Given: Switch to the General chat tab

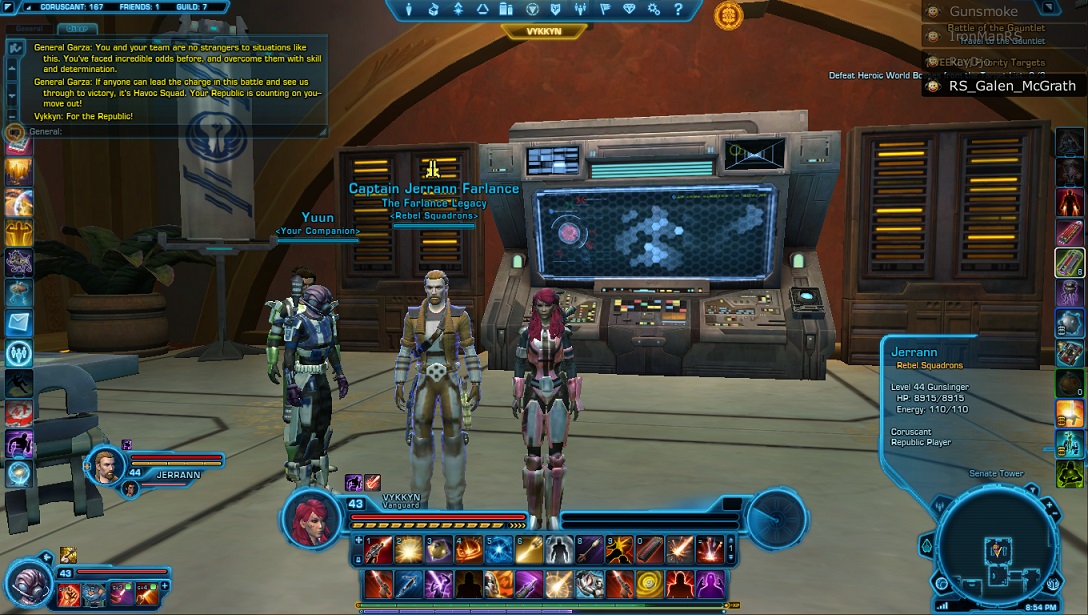Looking at the screenshot, I should point(24,29).
